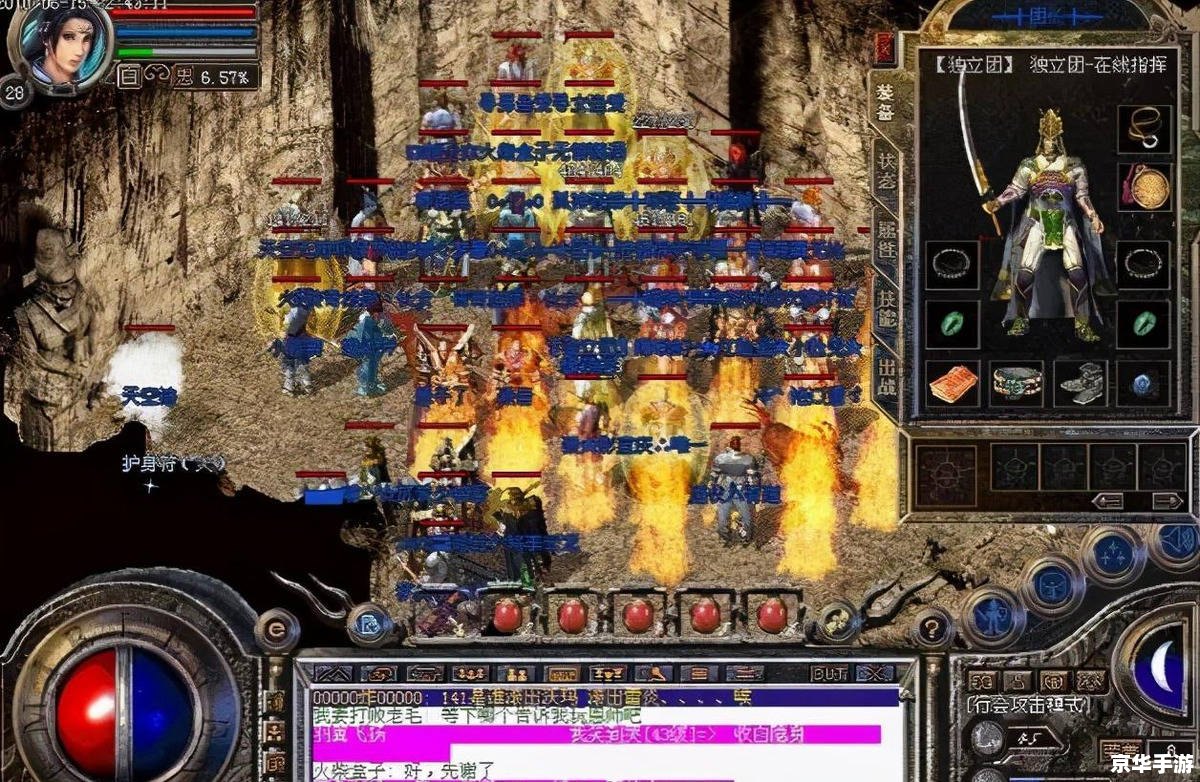Click the blue gem equipment slot

pos(1143,383)
